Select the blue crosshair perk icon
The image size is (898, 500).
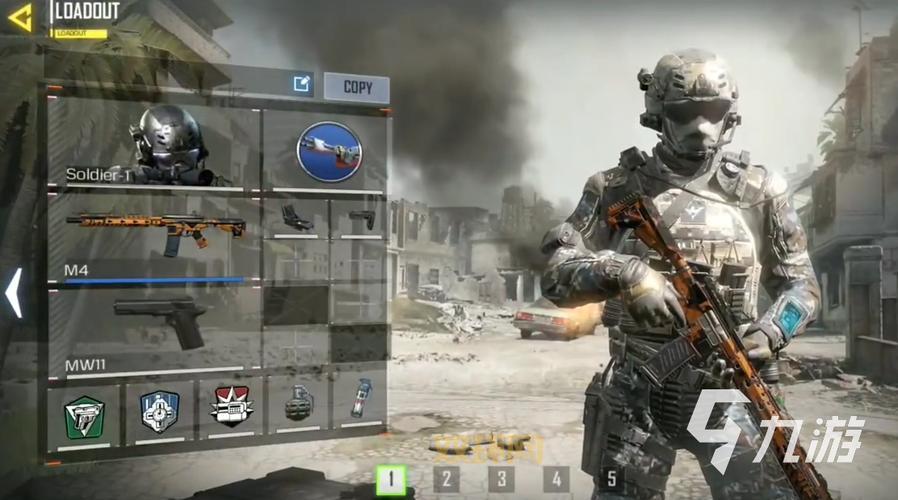[x=159, y=411]
